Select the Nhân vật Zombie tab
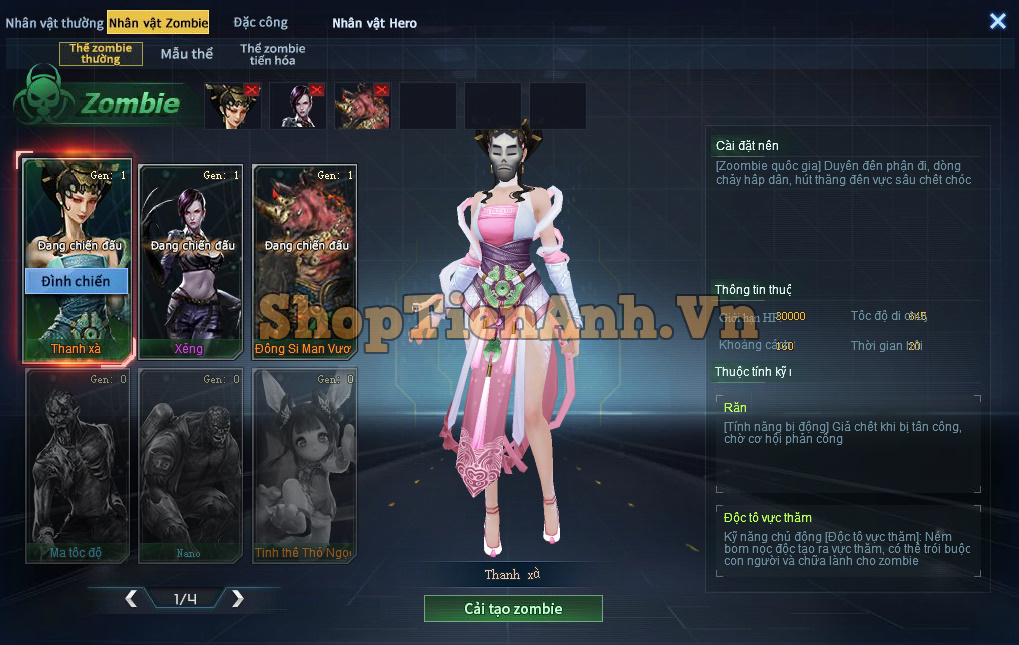The width and height of the screenshot is (1019, 645). click(x=158, y=23)
